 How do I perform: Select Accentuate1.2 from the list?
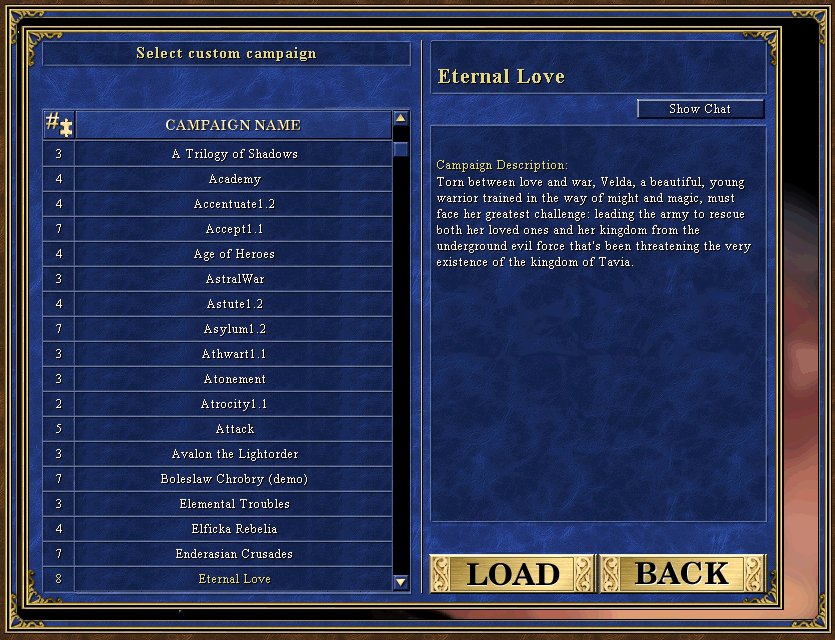click(234, 204)
